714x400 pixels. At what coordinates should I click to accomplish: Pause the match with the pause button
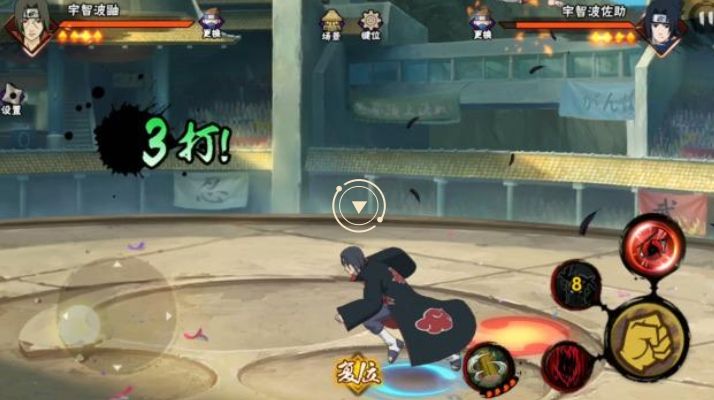coord(703,17)
